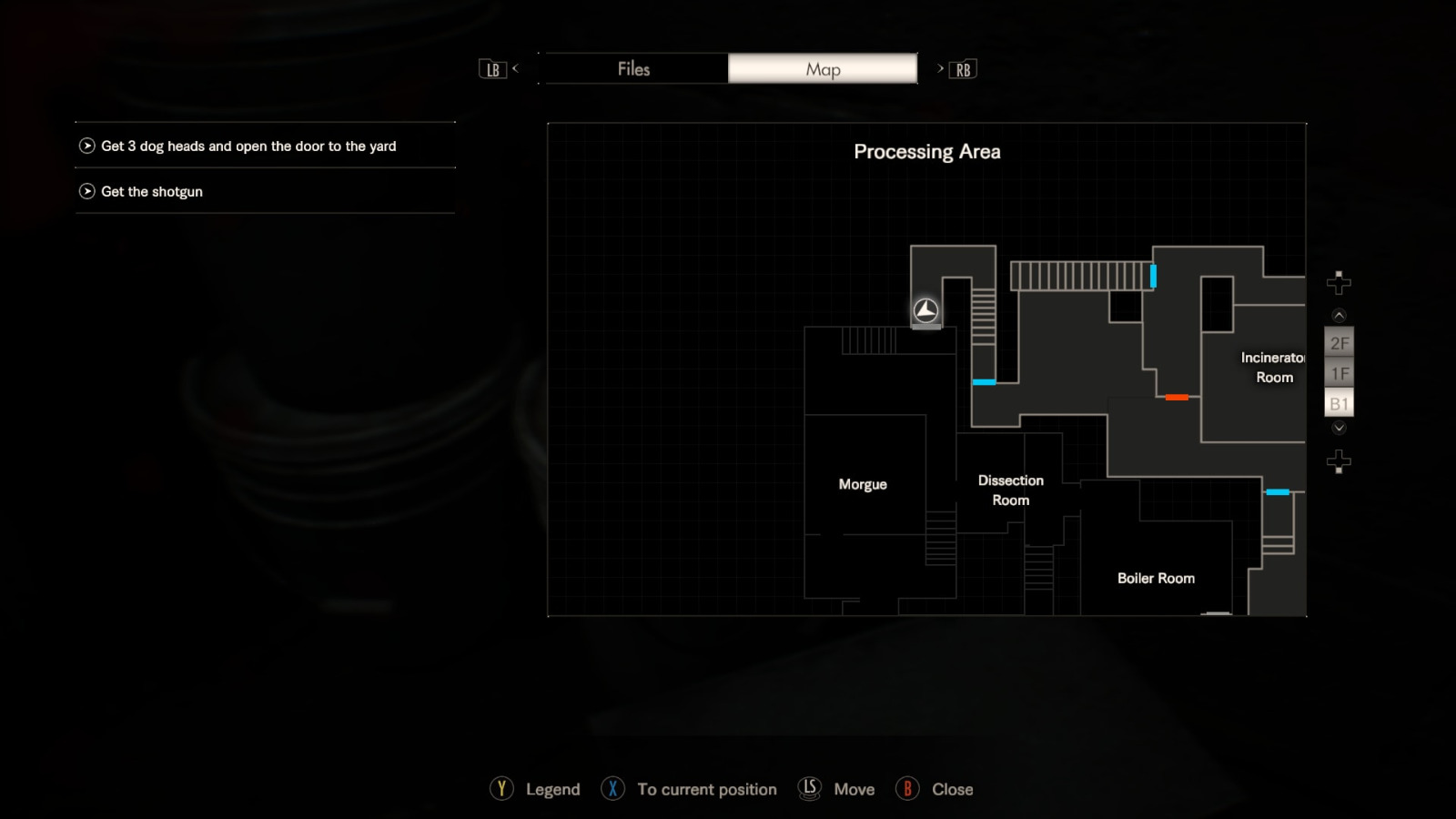Image resolution: width=1456 pixels, height=819 pixels.
Task: Click the down chevron below the floor selector
Action: 1339,428
